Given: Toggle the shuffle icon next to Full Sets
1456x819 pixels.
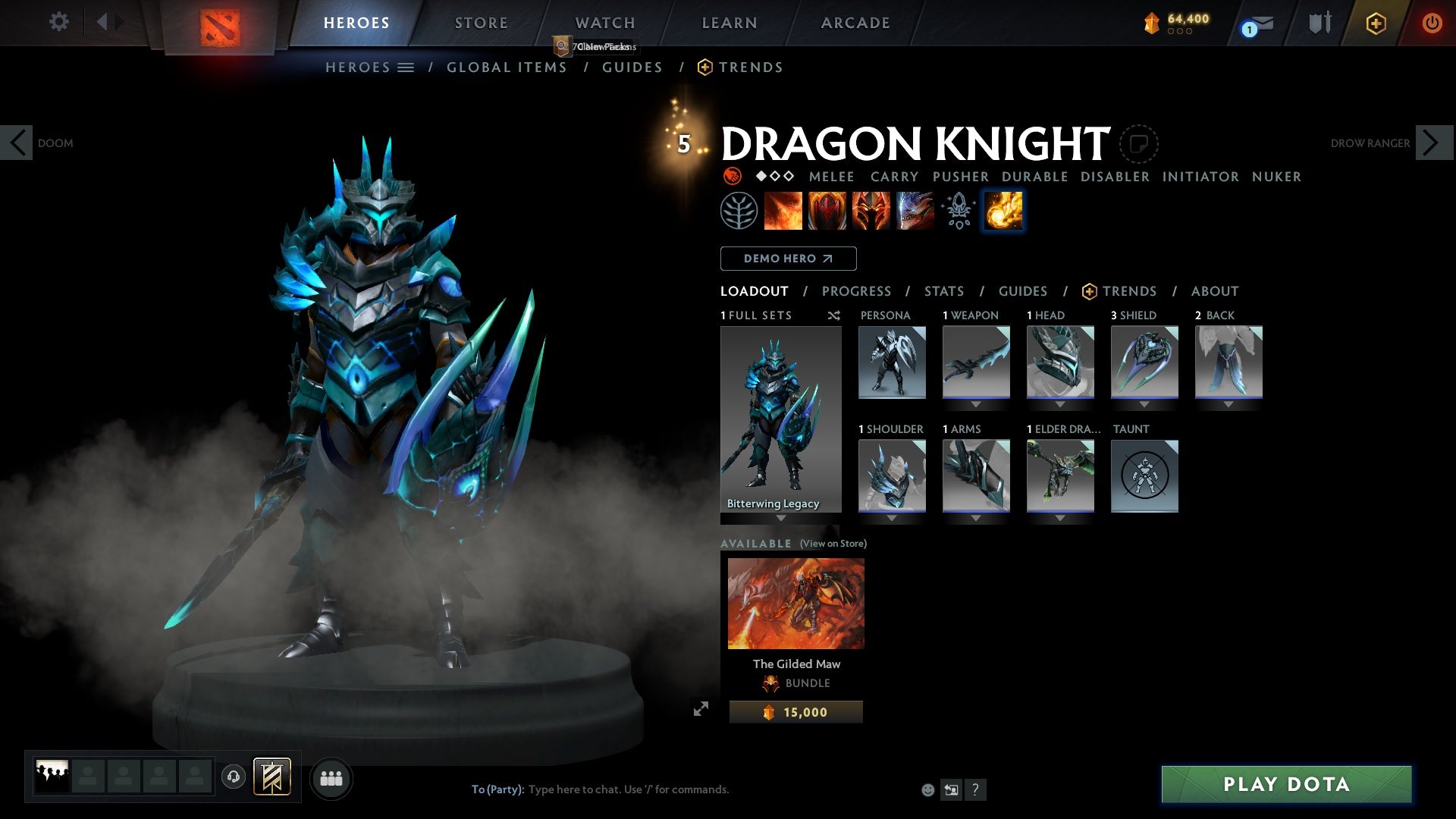Looking at the screenshot, I should tap(834, 315).
